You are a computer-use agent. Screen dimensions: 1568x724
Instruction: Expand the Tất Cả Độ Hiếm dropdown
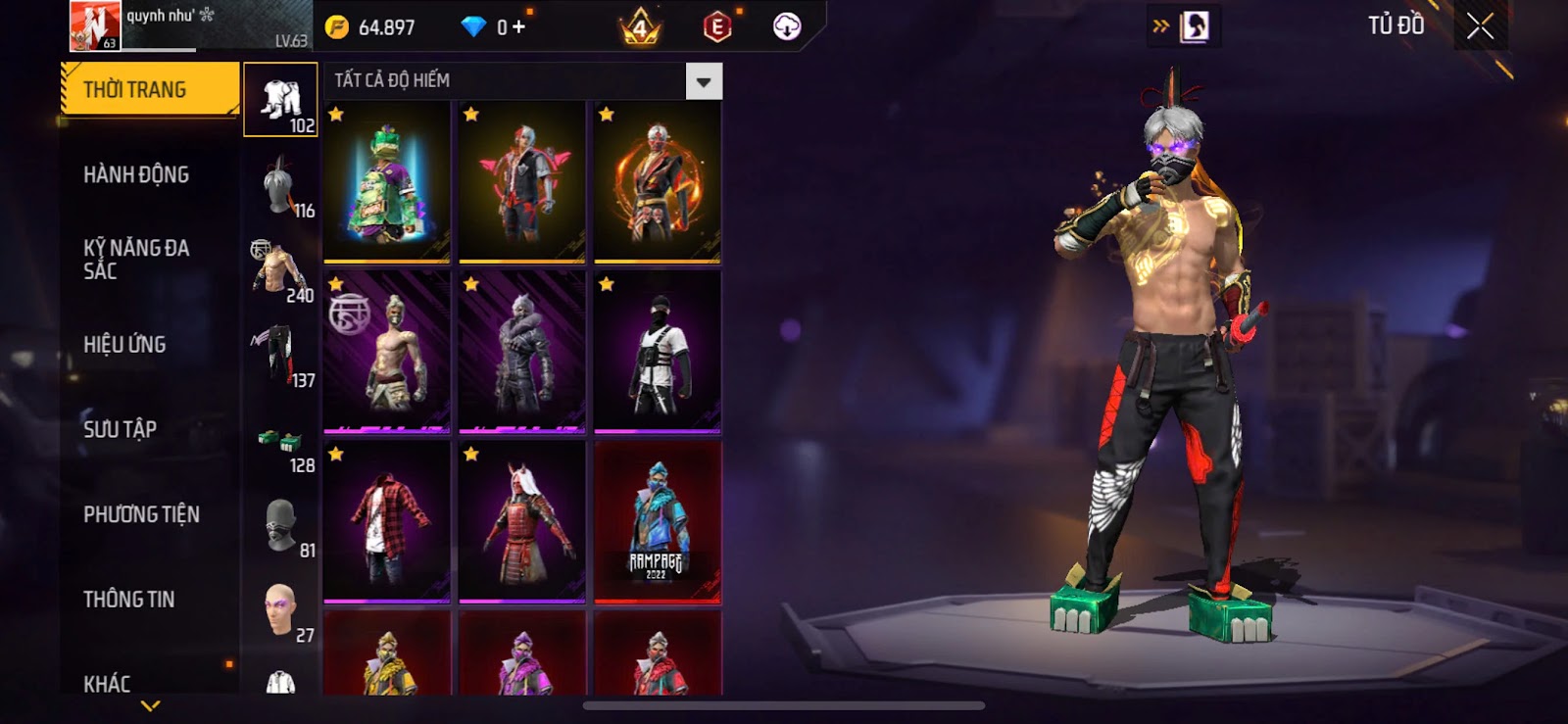[x=704, y=81]
